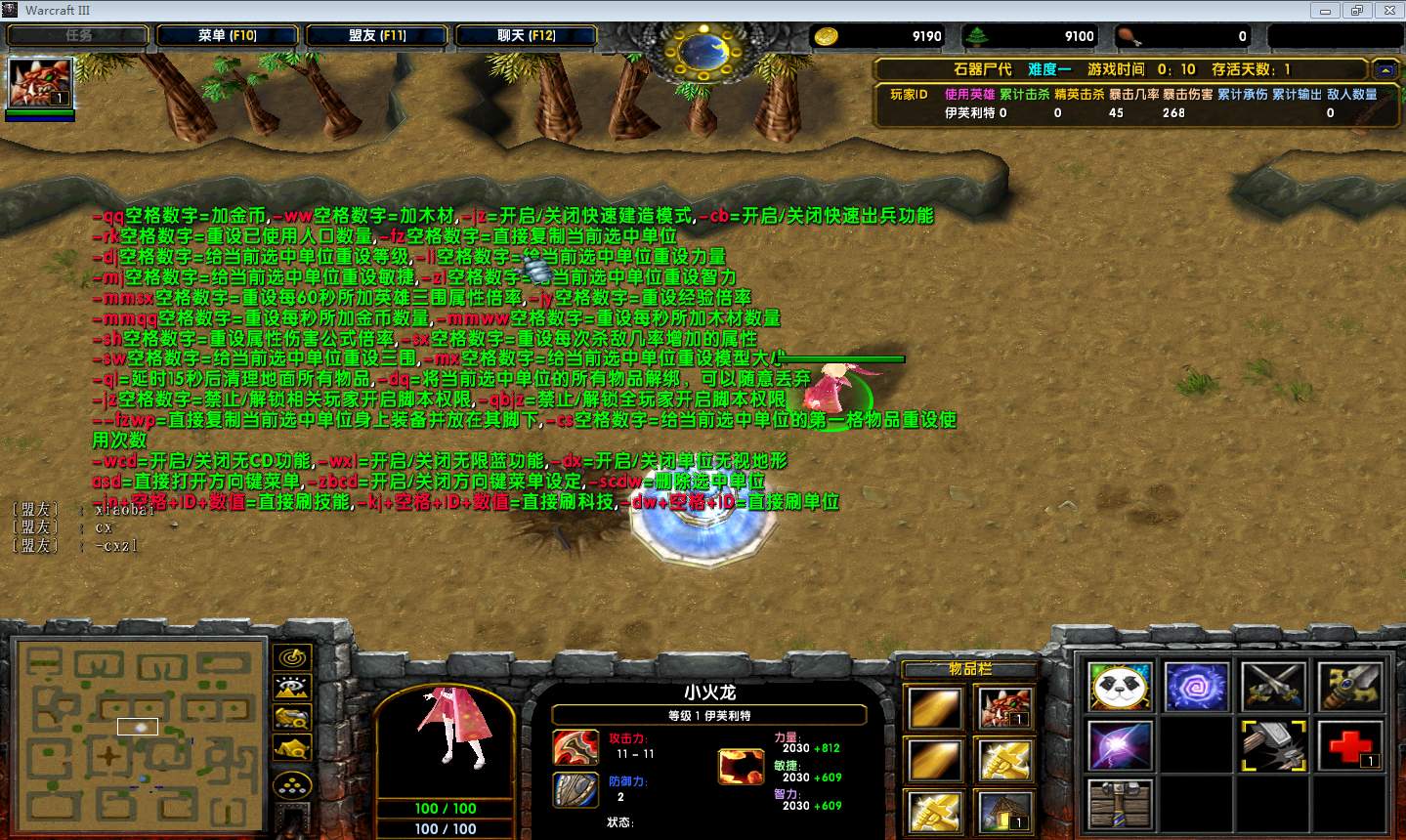Select the wooden house inventory item

coord(1004,811)
